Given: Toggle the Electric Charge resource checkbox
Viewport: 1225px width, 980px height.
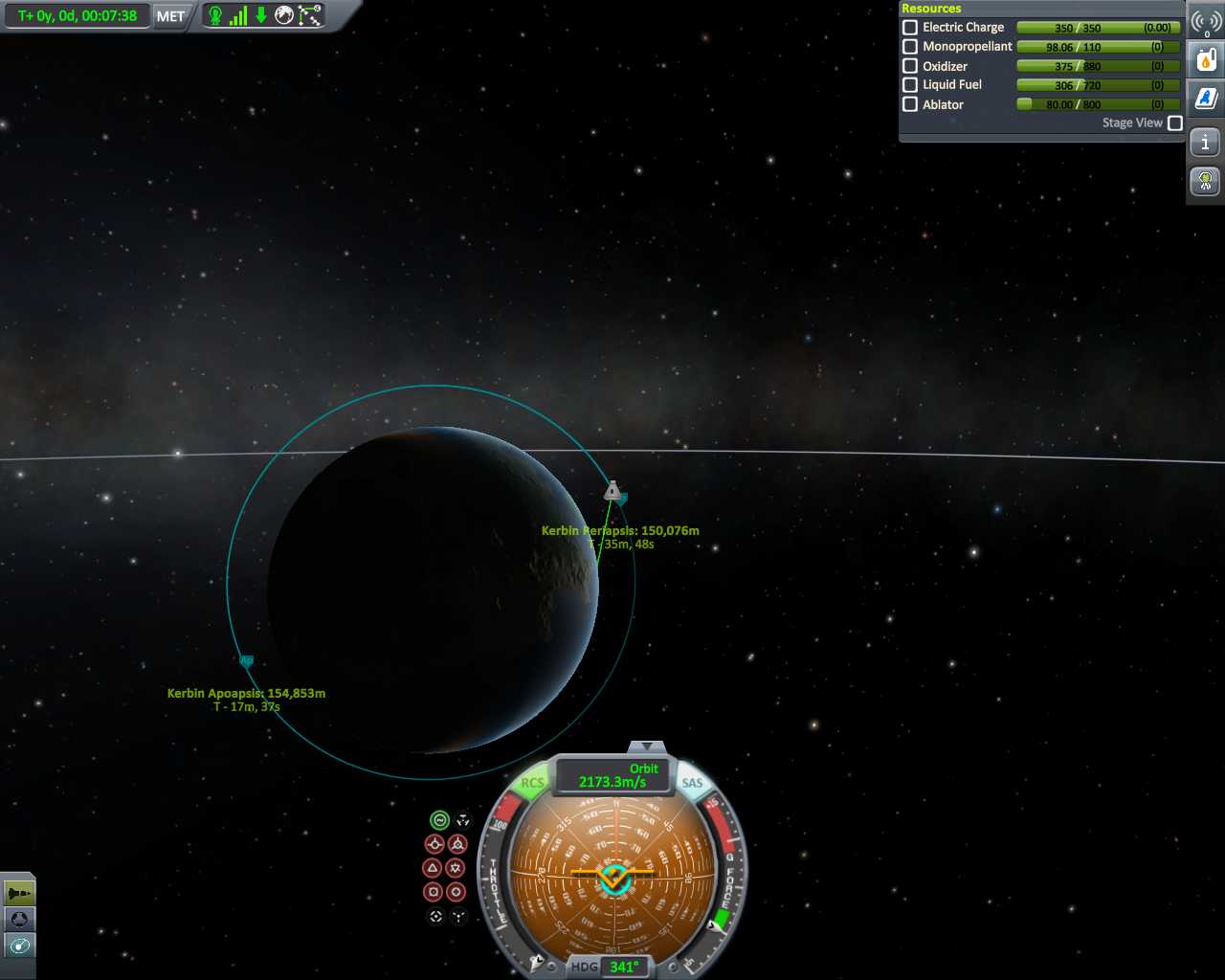Looking at the screenshot, I should 910,28.
